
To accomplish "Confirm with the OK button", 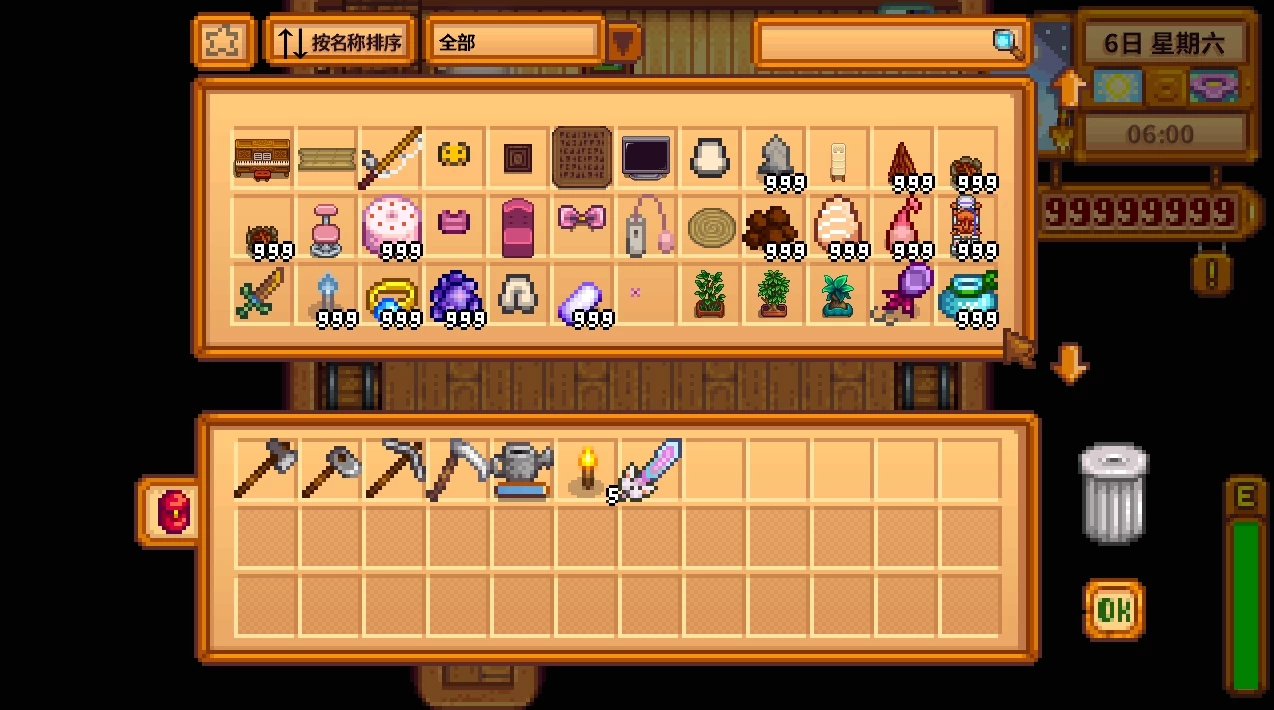I will (1114, 609).
